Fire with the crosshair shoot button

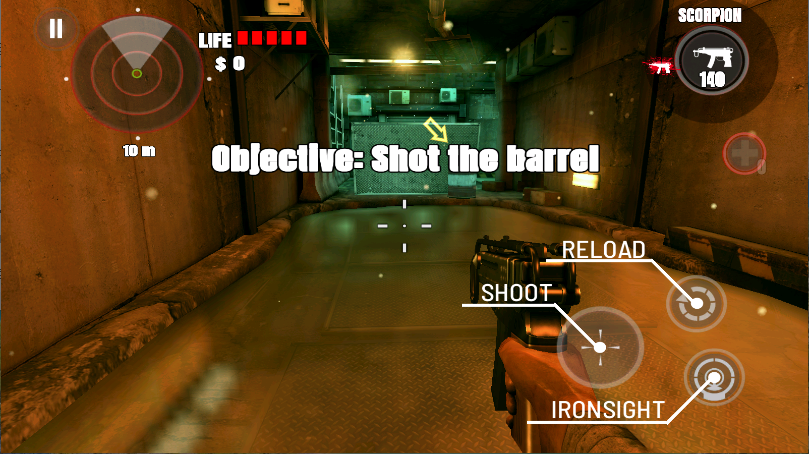pos(600,347)
